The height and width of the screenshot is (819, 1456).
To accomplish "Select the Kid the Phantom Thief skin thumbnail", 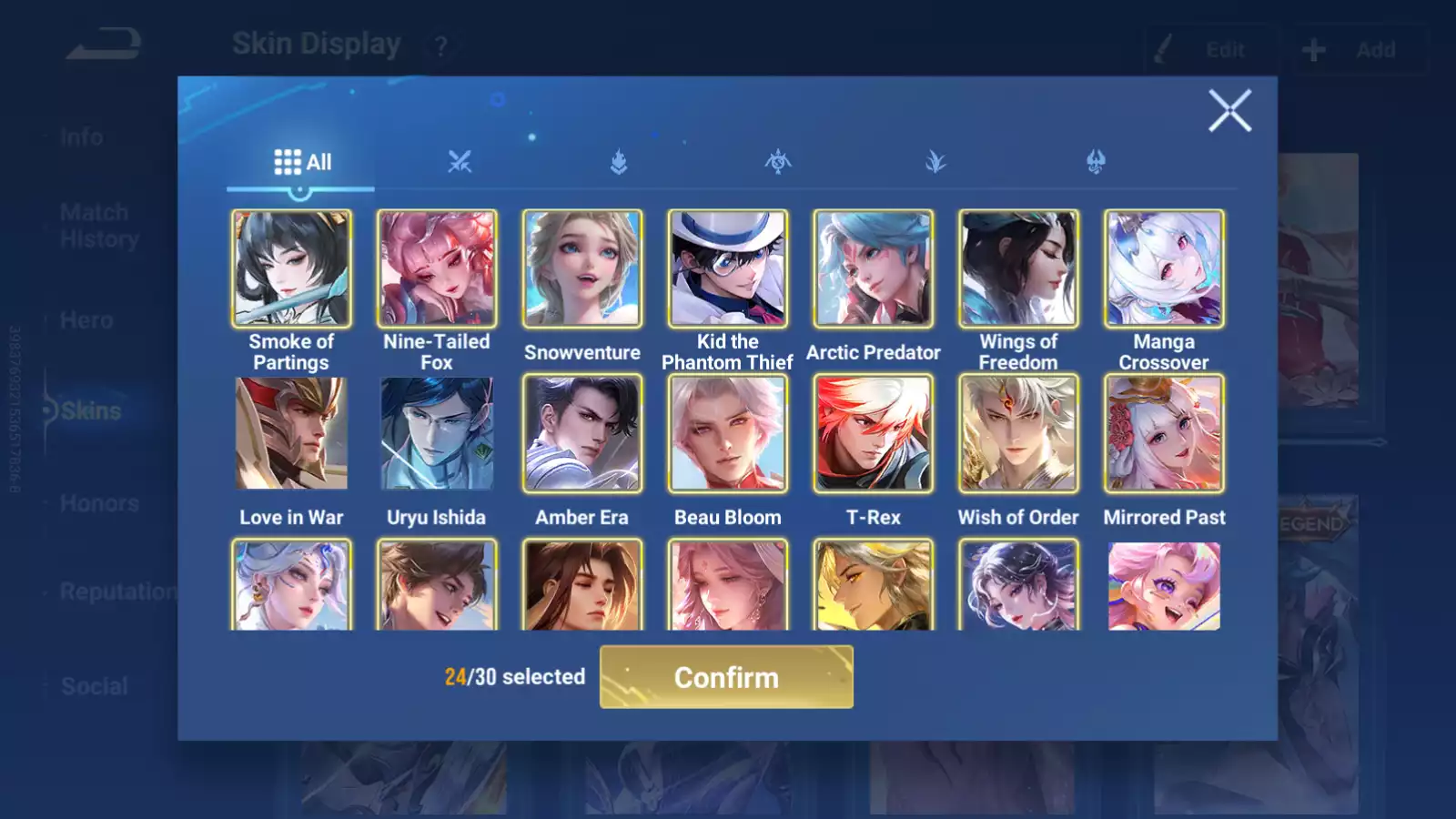I will (727, 269).
